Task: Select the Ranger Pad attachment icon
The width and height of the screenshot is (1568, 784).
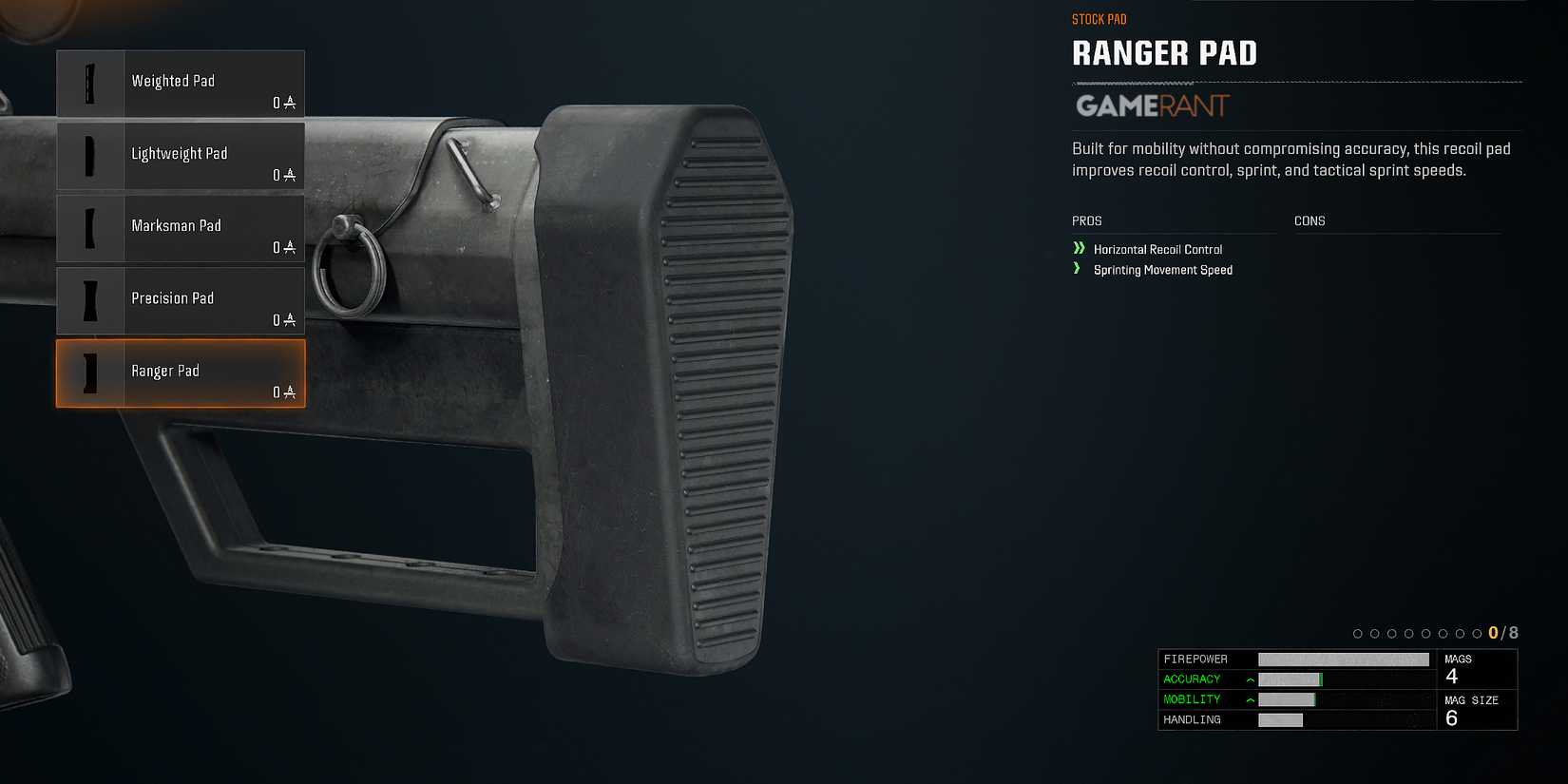Action: pyautogui.click(x=90, y=373)
